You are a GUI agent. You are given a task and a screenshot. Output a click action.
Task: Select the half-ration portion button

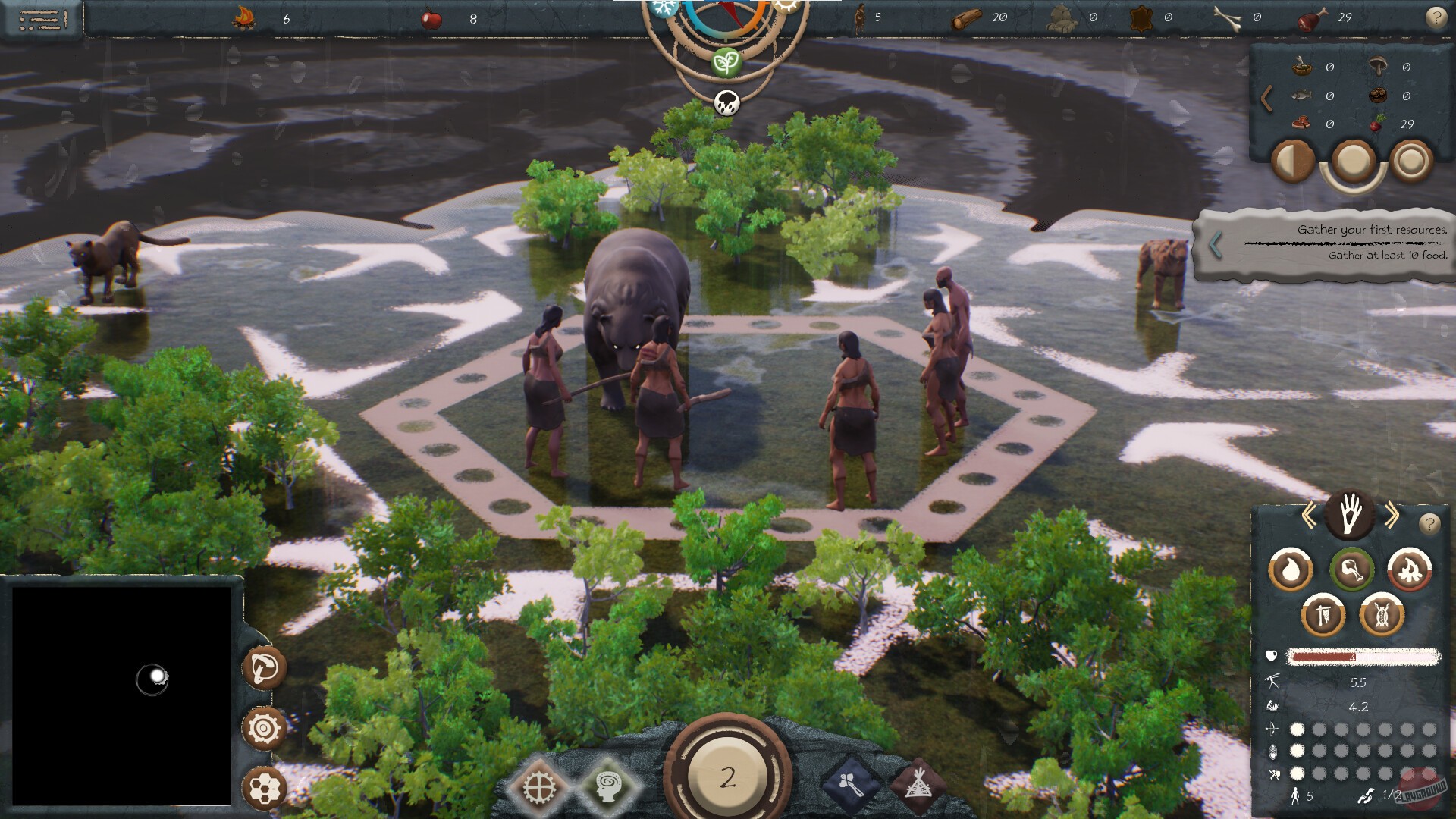pos(1294,162)
